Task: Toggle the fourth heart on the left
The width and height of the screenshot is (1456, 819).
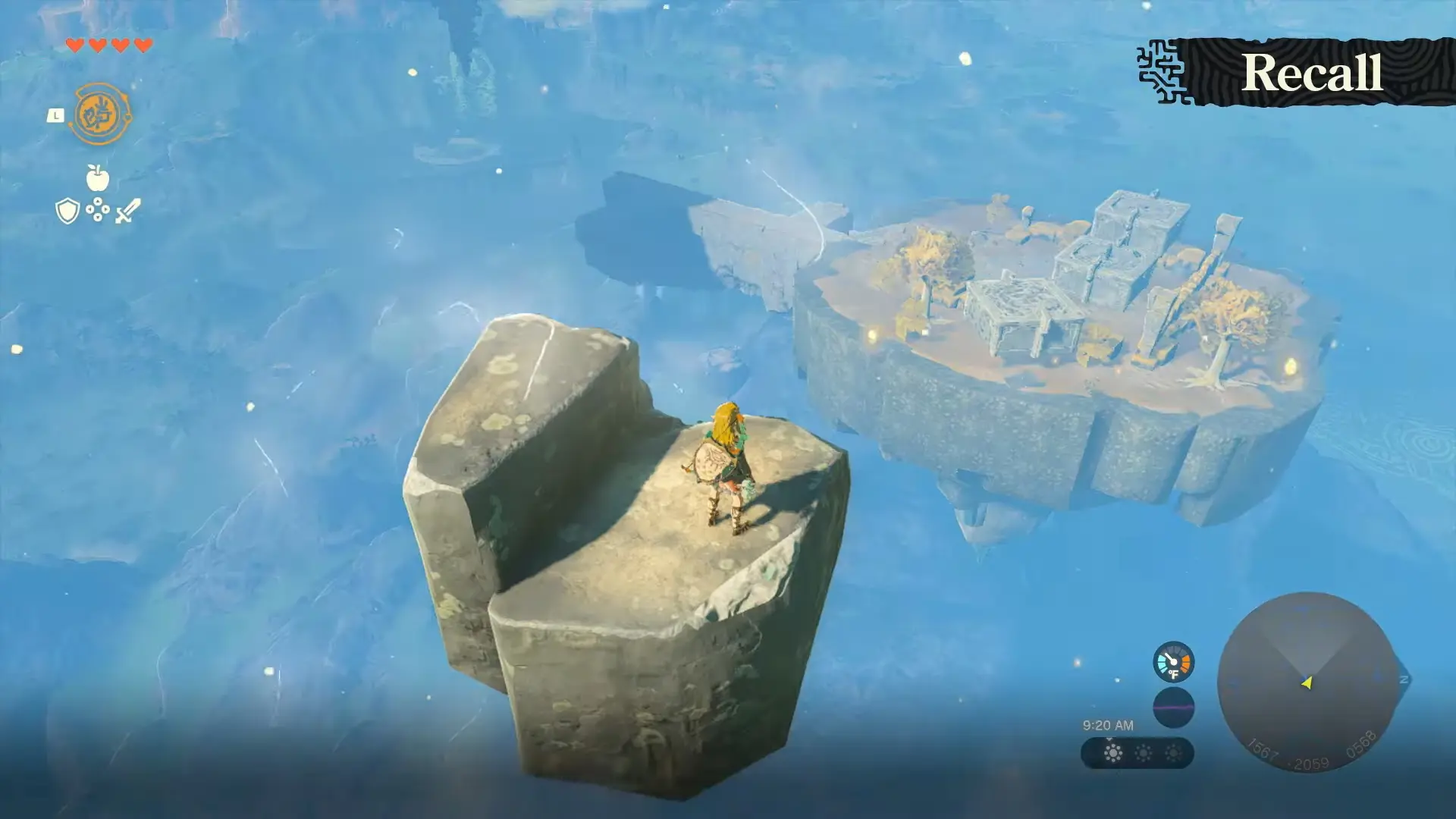Action: 143,46
